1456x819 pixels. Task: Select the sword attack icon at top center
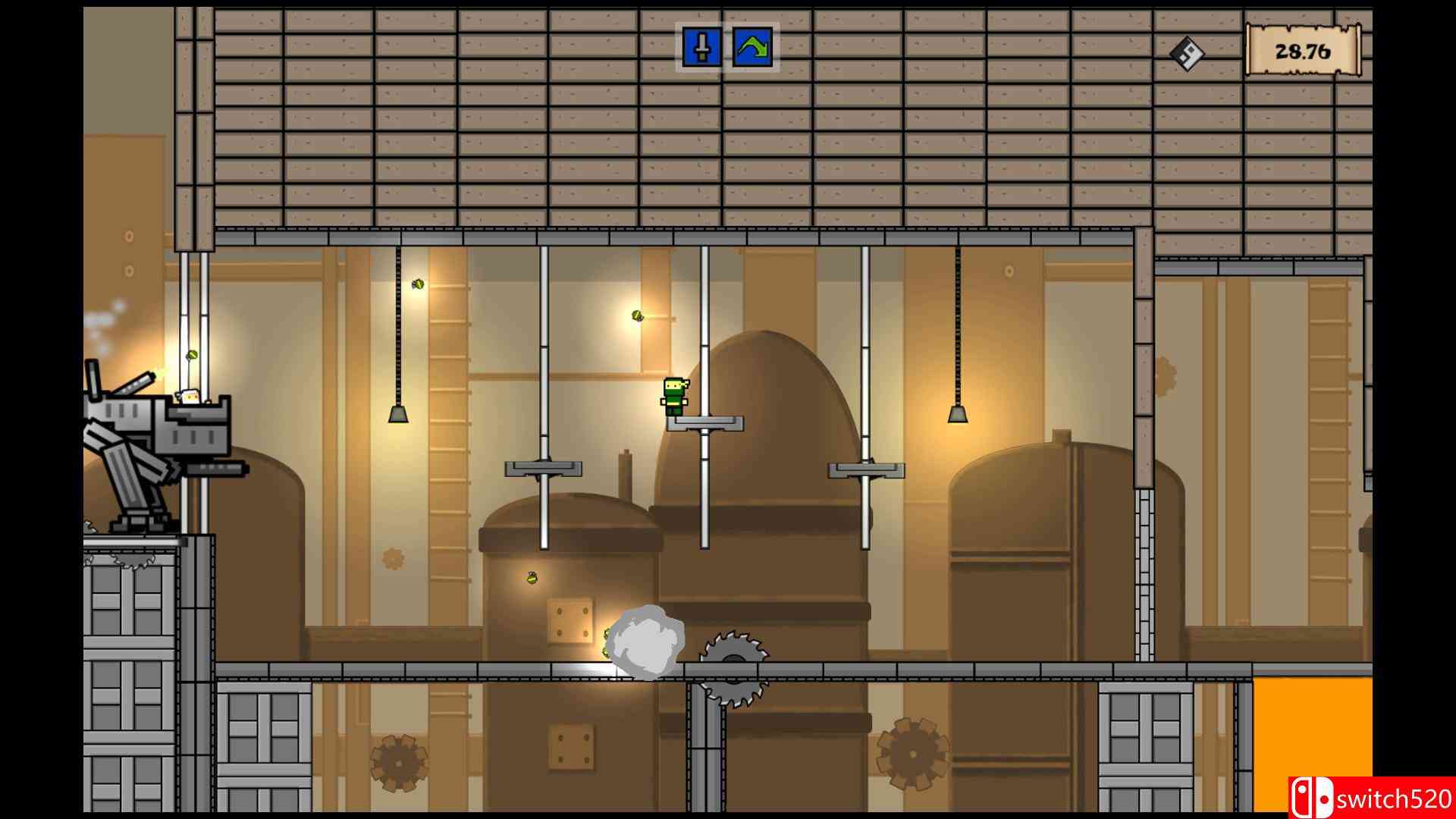click(x=702, y=49)
